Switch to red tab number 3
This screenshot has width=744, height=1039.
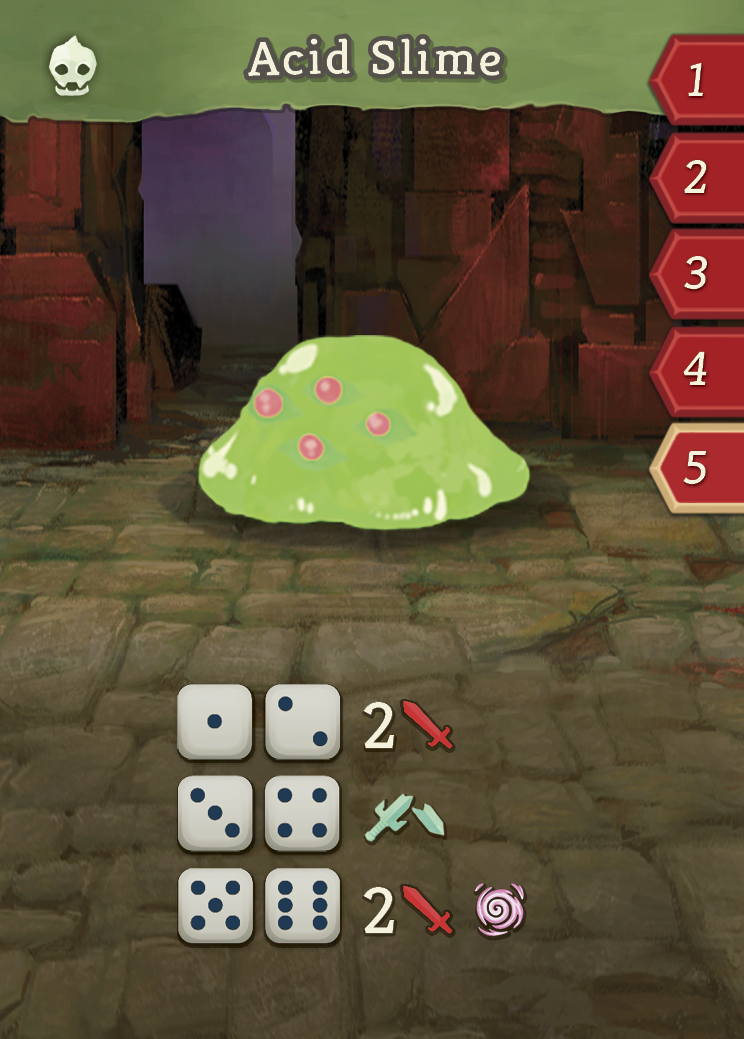pos(698,273)
